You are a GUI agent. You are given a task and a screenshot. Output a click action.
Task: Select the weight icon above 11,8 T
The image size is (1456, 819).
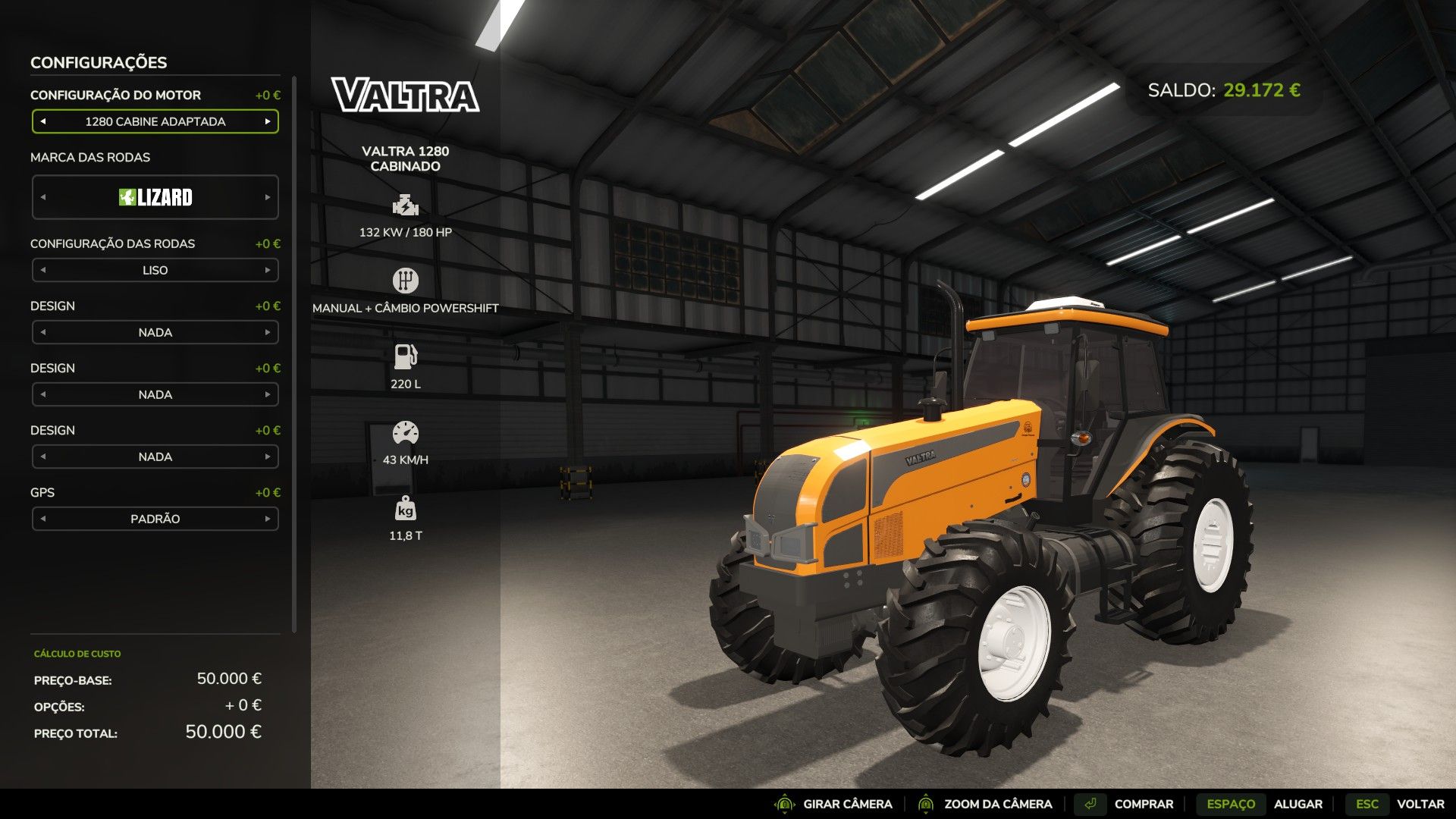(407, 510)
